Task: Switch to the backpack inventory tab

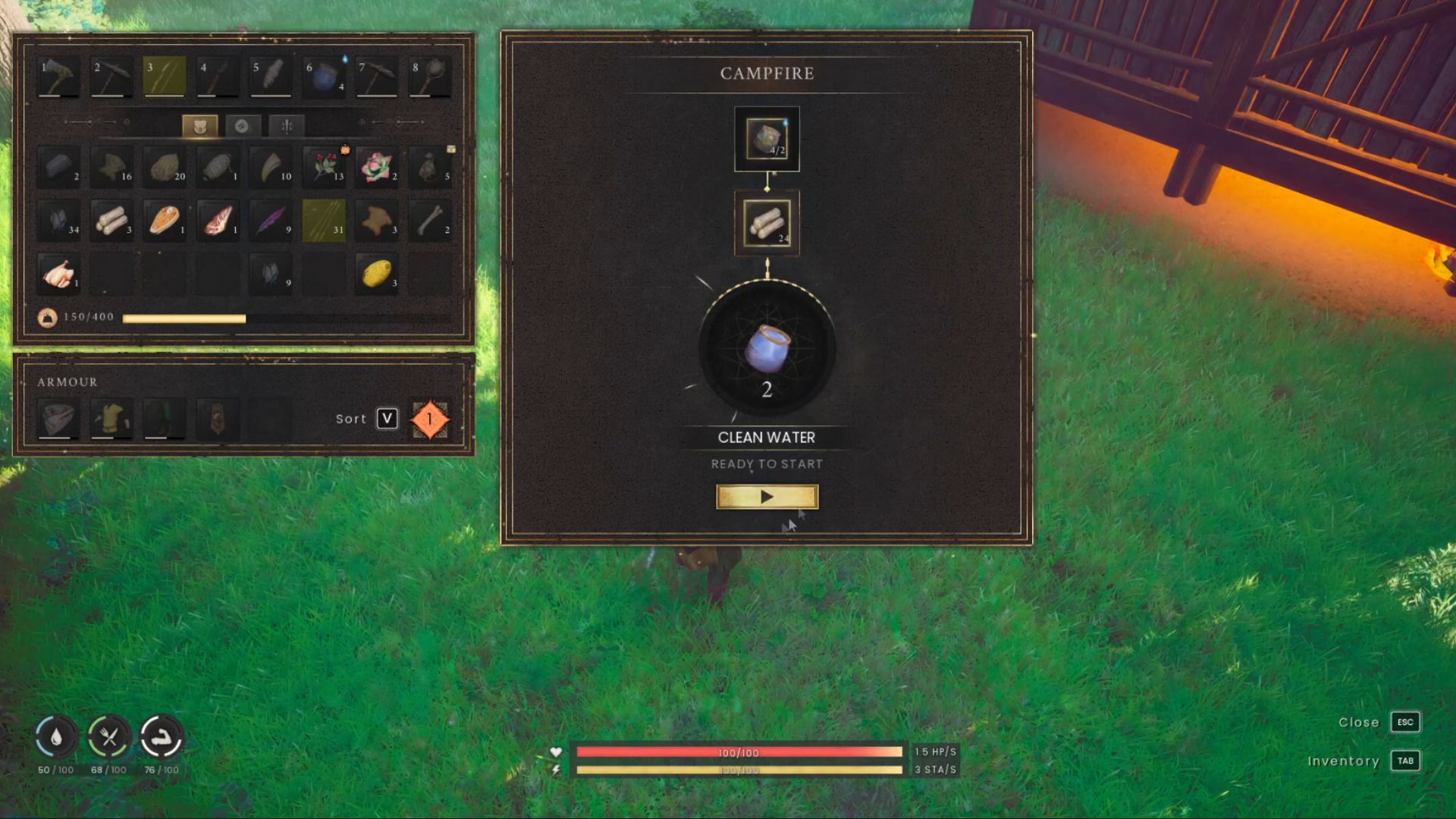Action: point(200,126)
